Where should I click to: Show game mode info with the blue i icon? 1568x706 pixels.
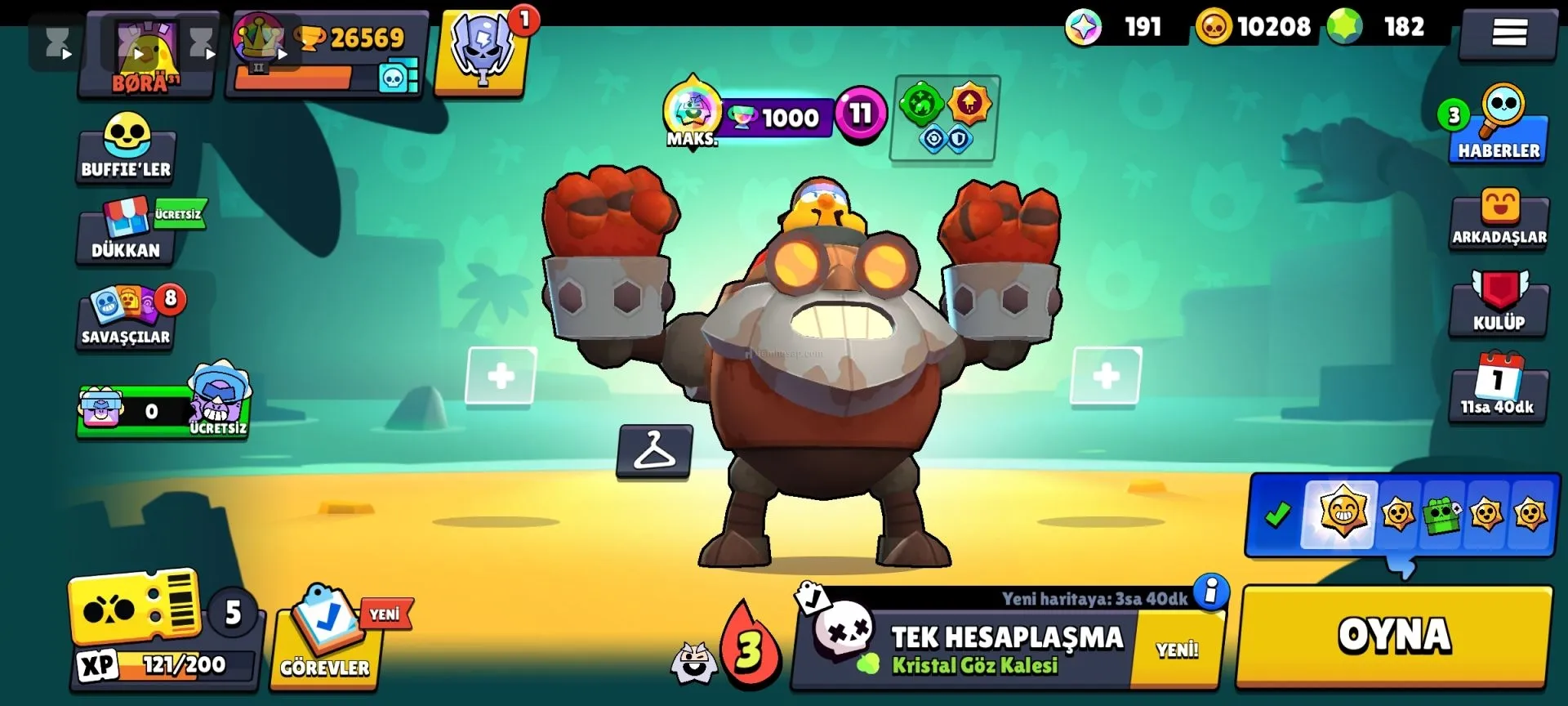point(1211,590)
